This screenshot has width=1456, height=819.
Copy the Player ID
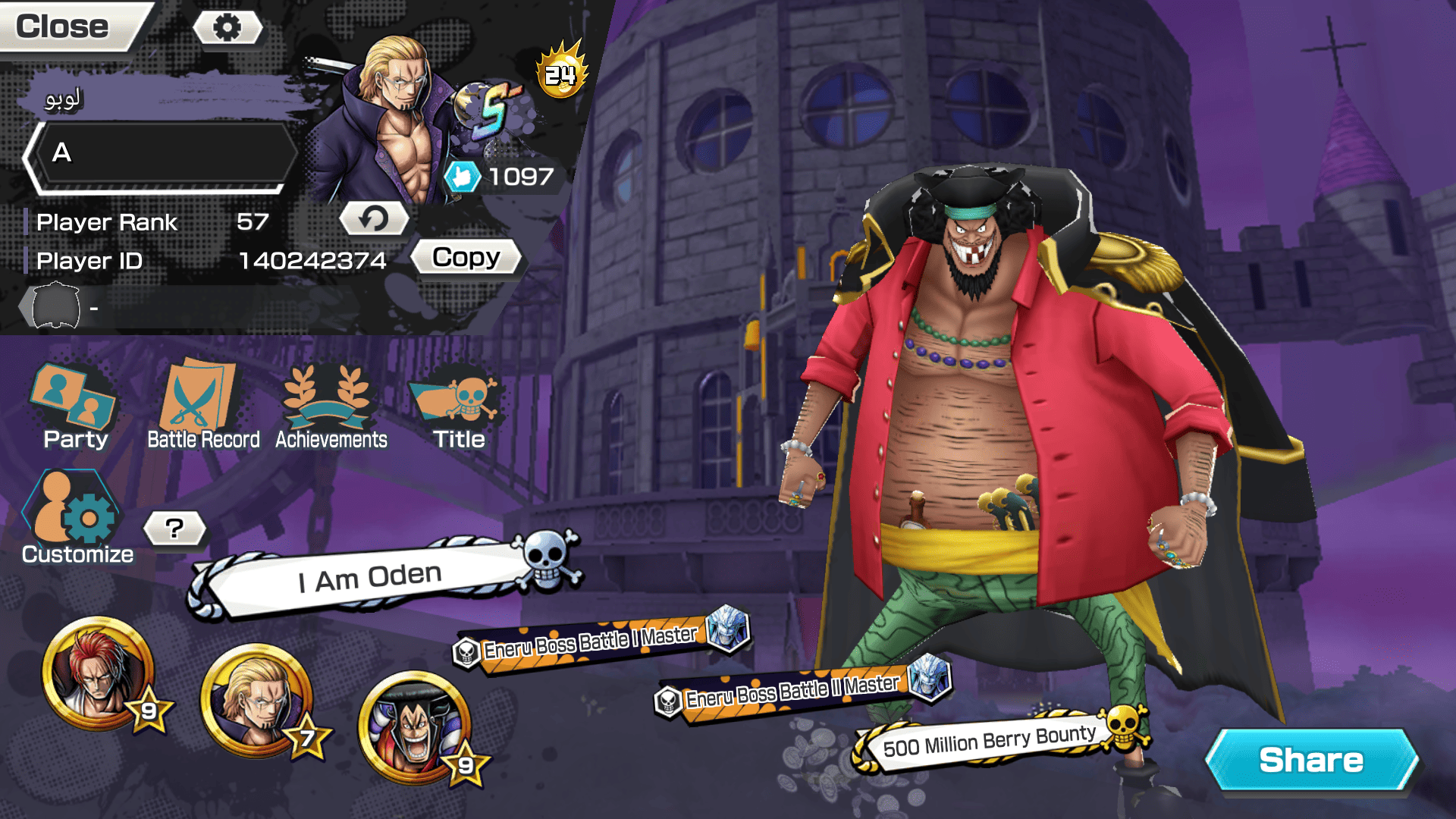466,258
